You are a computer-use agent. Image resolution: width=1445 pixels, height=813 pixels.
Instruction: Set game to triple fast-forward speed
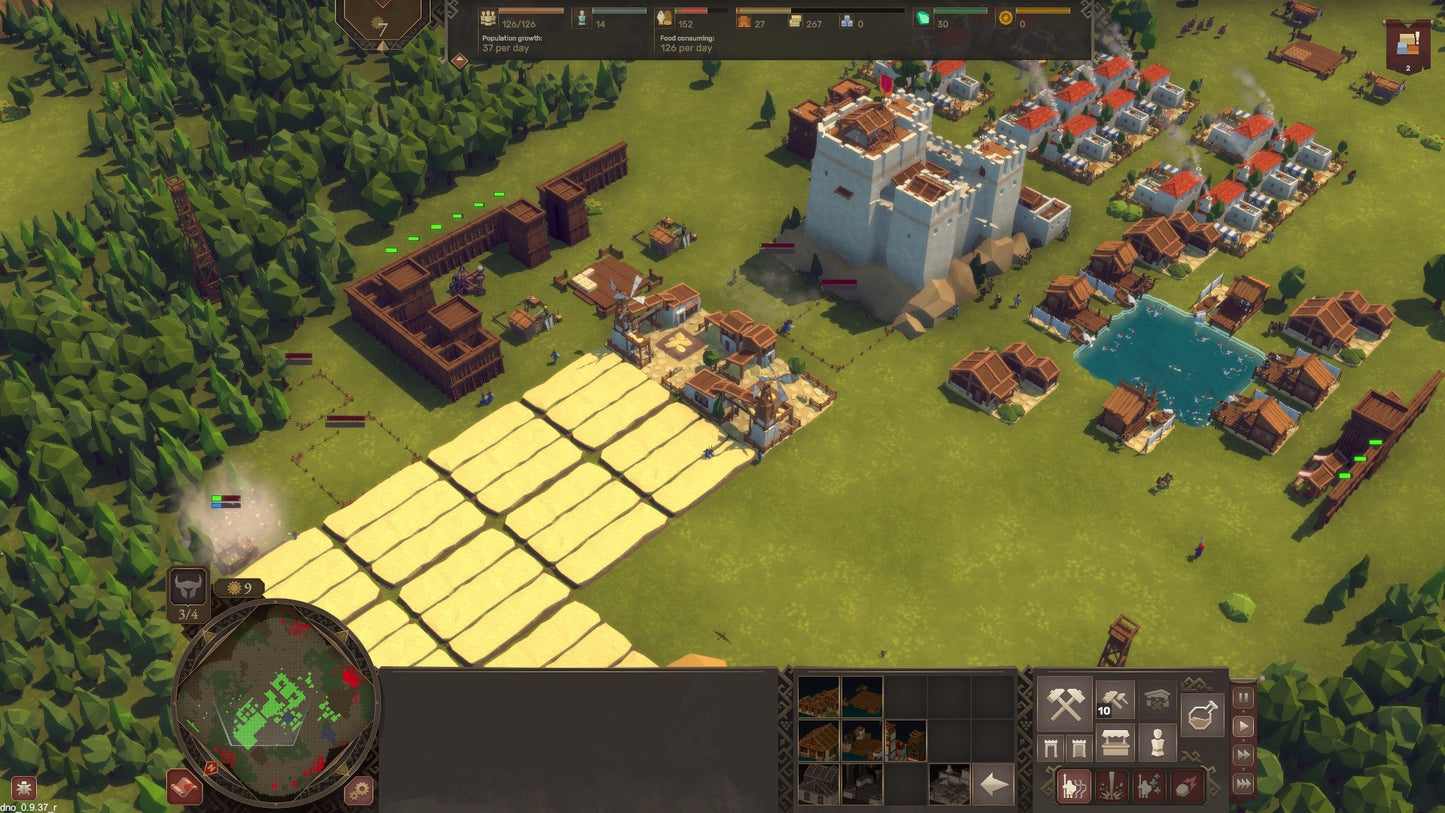point(1243,784)
